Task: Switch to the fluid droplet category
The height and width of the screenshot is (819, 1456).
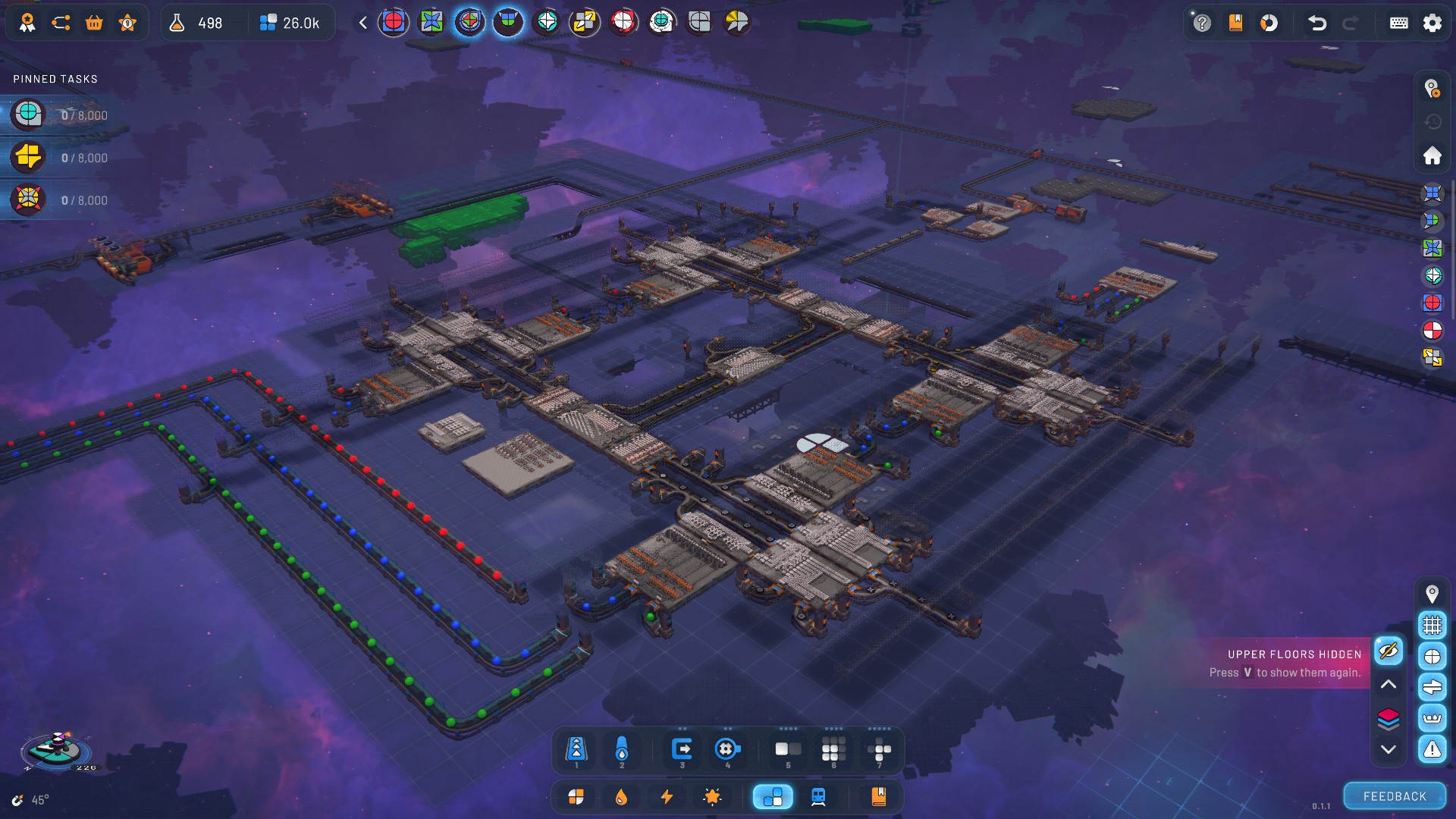Action: (621, 796)
